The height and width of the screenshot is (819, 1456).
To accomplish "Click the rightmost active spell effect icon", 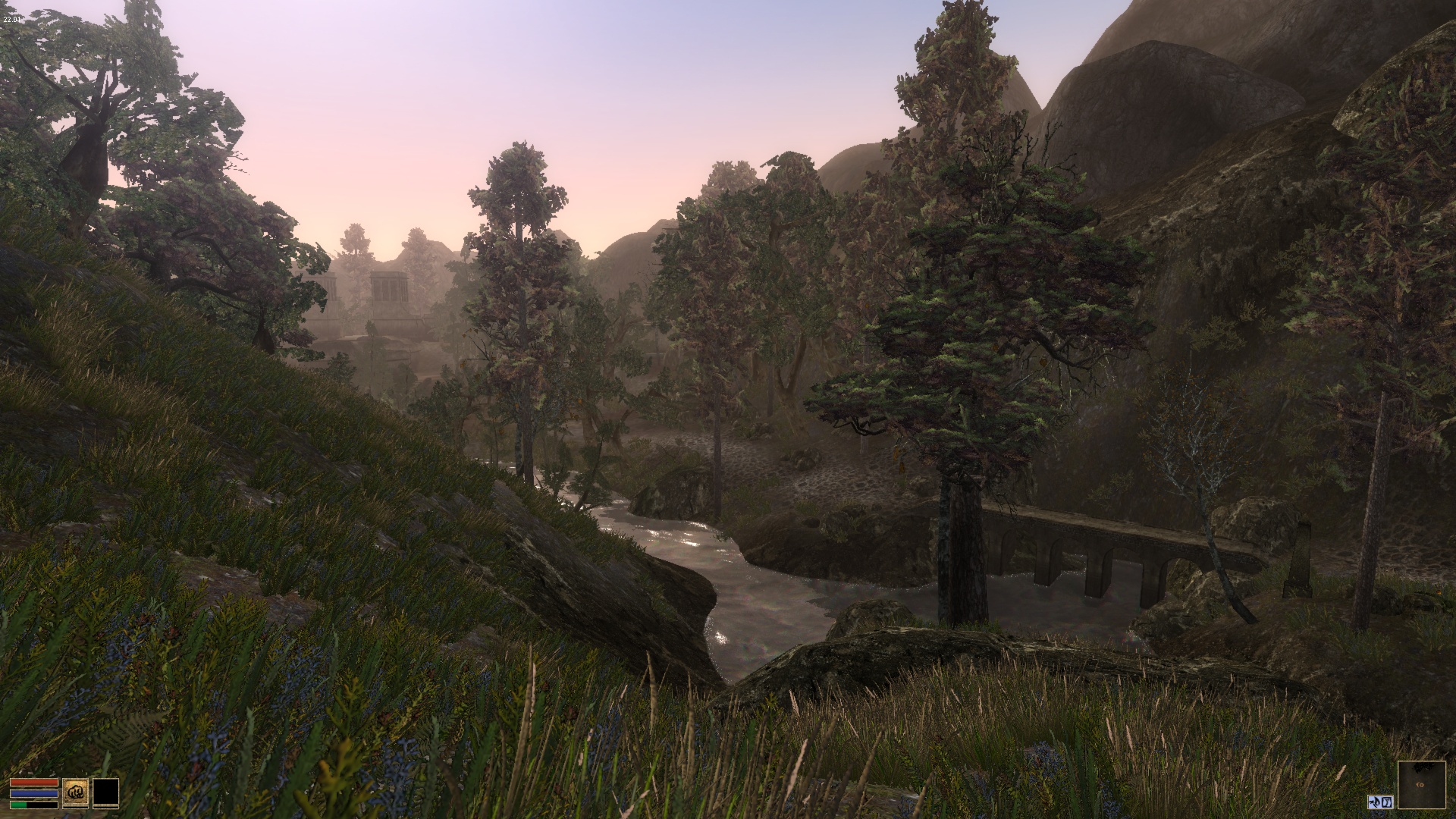I will tap(1387, 802).
